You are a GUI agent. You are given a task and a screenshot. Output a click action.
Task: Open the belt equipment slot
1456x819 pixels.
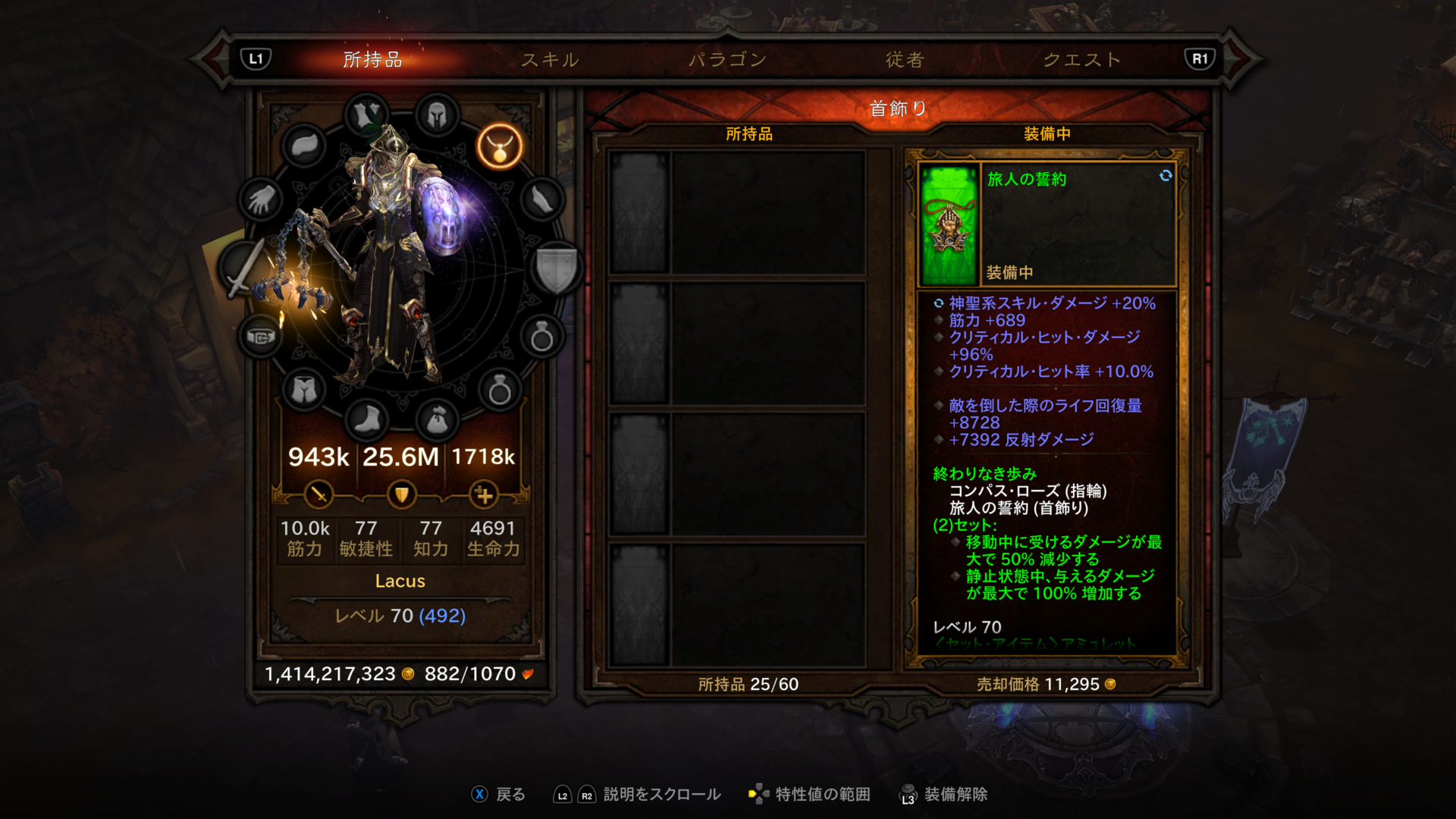tap(261, 336)
